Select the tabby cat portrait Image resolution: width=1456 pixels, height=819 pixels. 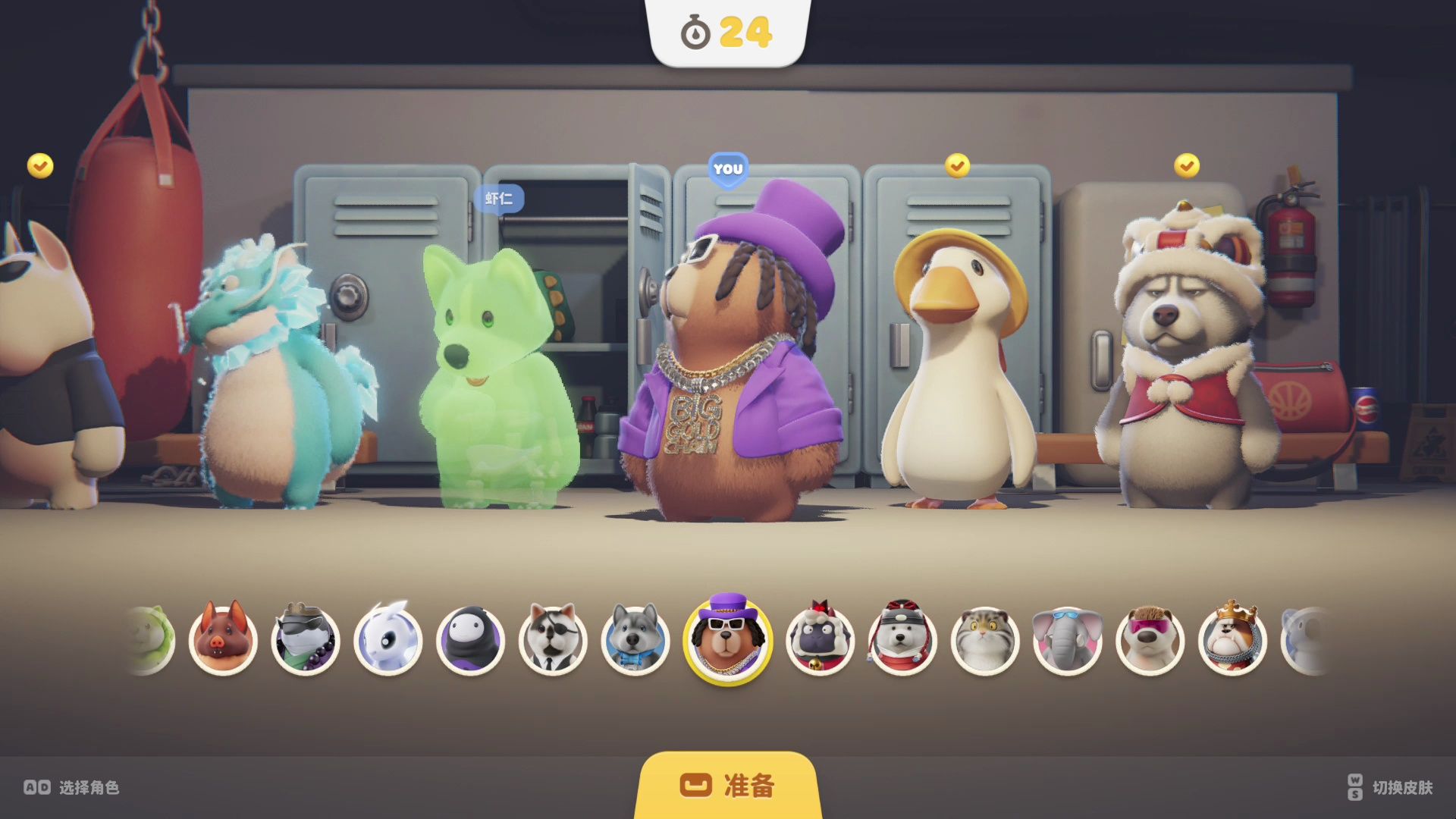[x=985, y=640]
